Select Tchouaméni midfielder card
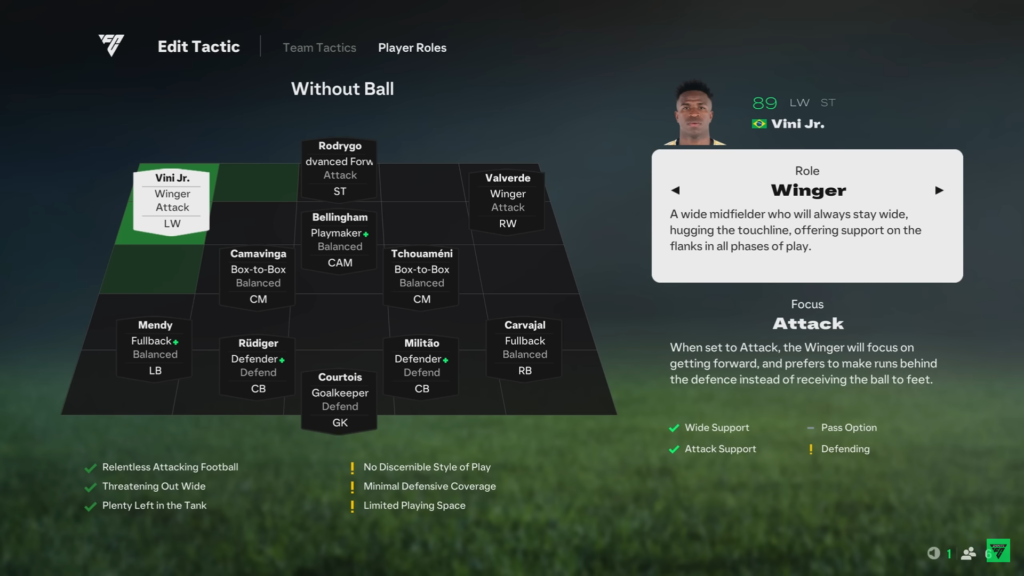 coord(422,277)
